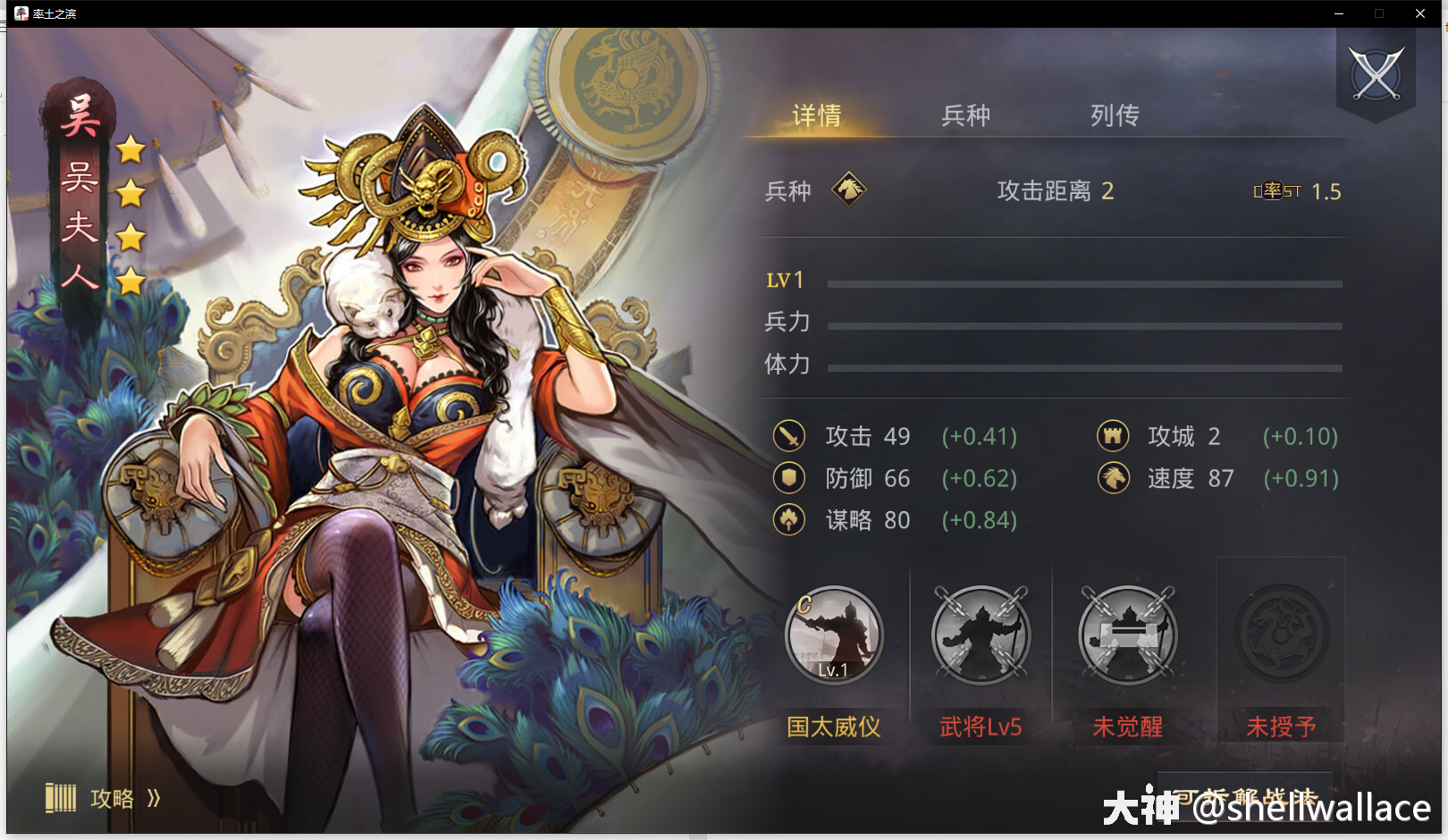Click the fourth star of 吴夫人

point(130,282)
